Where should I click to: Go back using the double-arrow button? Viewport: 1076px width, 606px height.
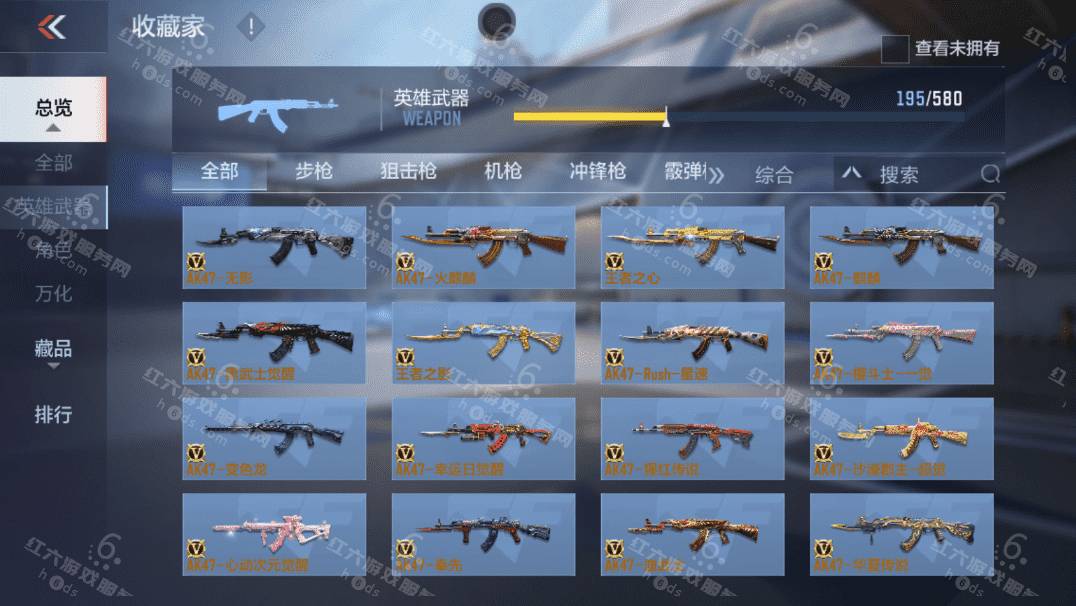[51, 27]
